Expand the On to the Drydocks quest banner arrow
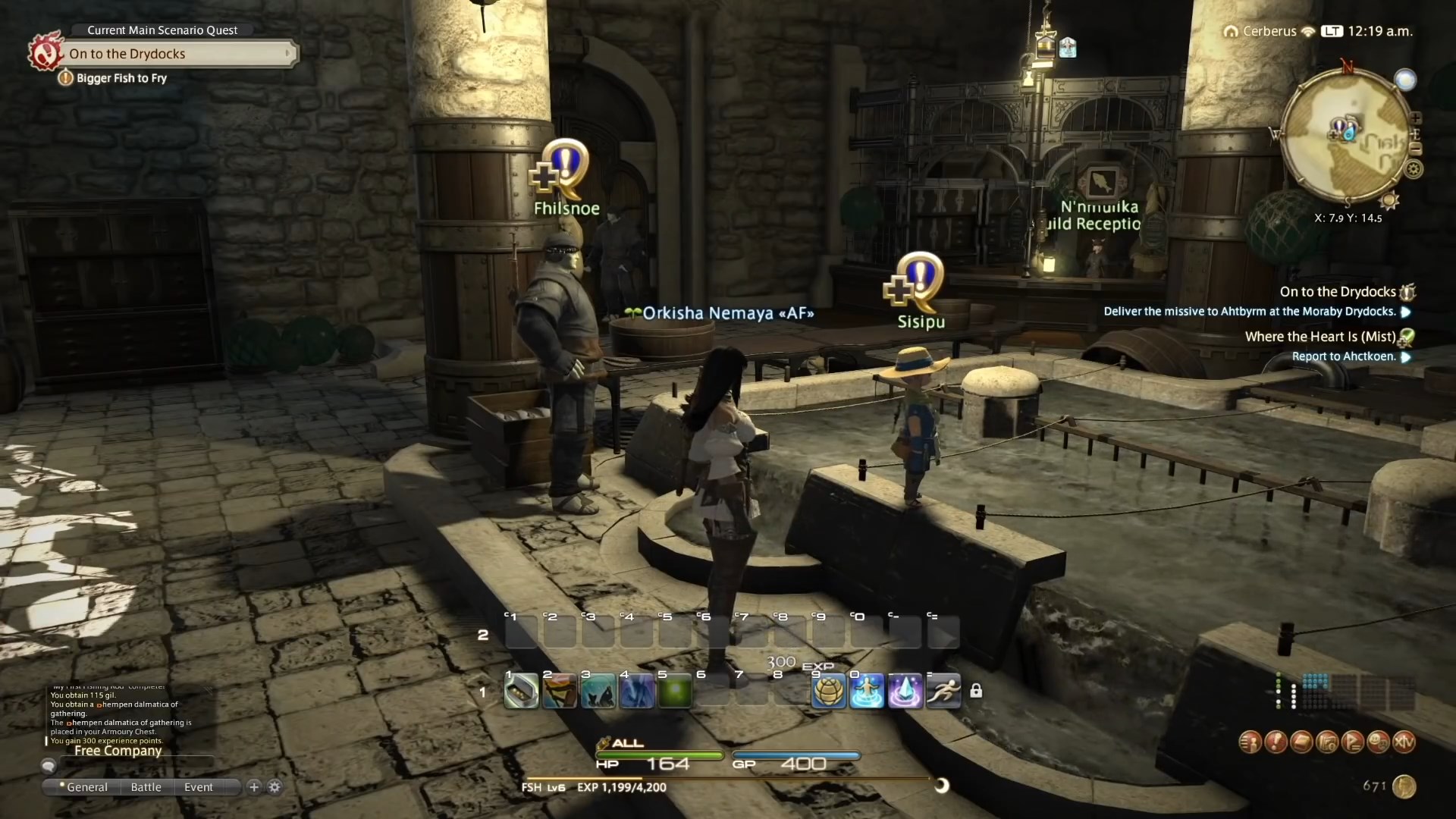Image resolution: width=1456 pixels, height=819 pixels. pyautogui.click(x=287, y=54)
